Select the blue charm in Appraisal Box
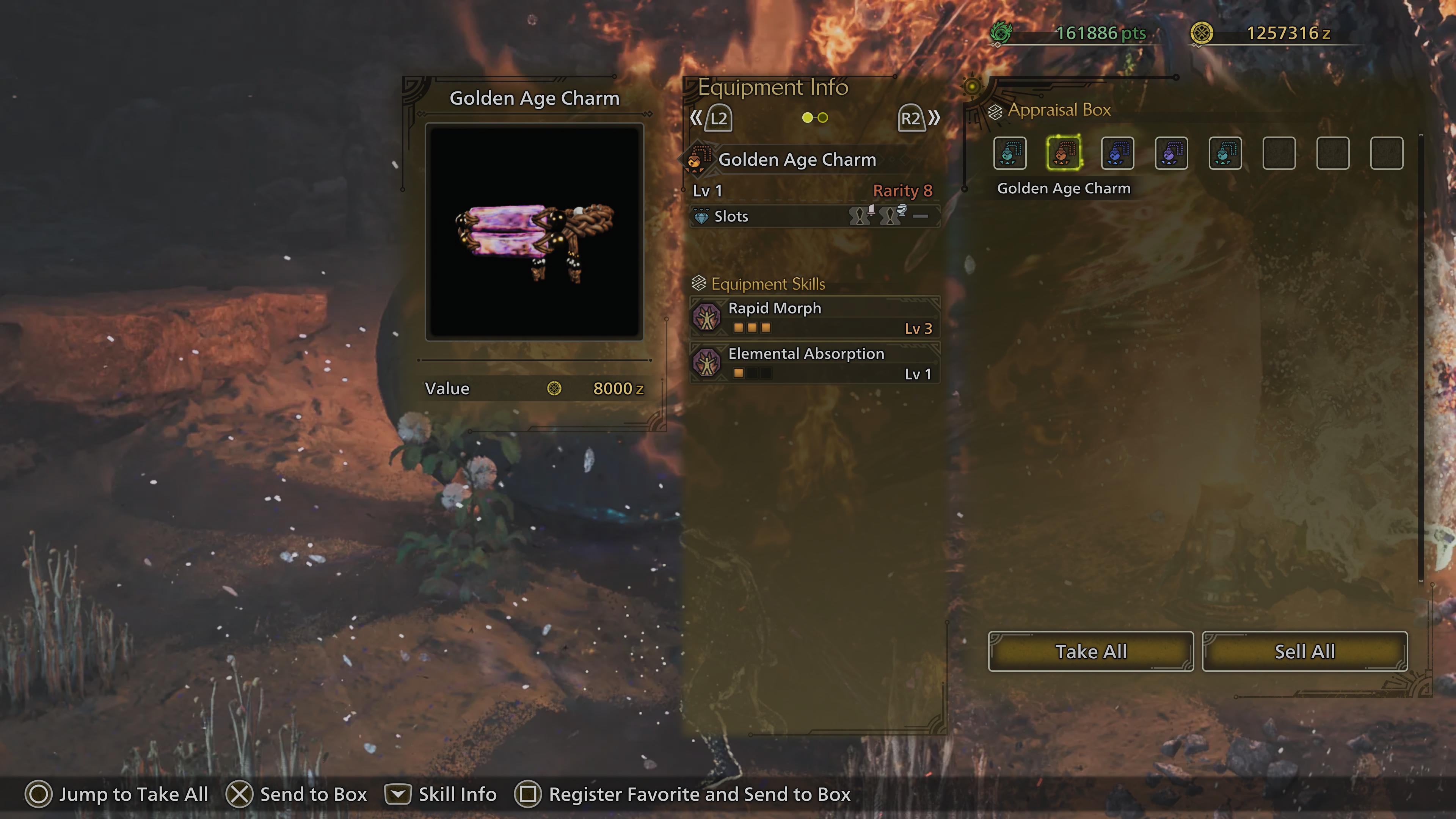This screenshot has height=819, width=1456. click(x=1117, y=153)
